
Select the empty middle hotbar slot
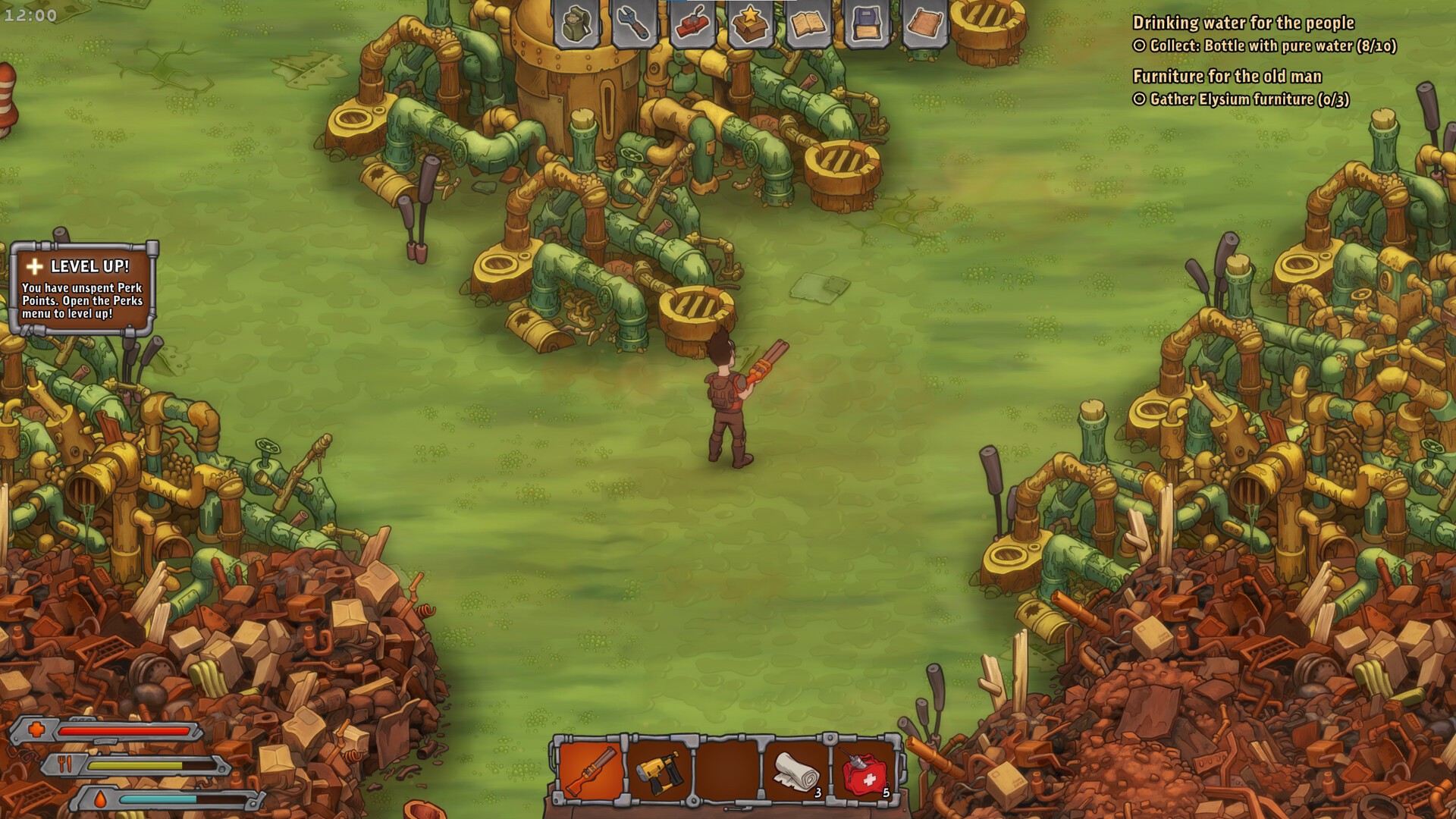[x=727, y=770]
